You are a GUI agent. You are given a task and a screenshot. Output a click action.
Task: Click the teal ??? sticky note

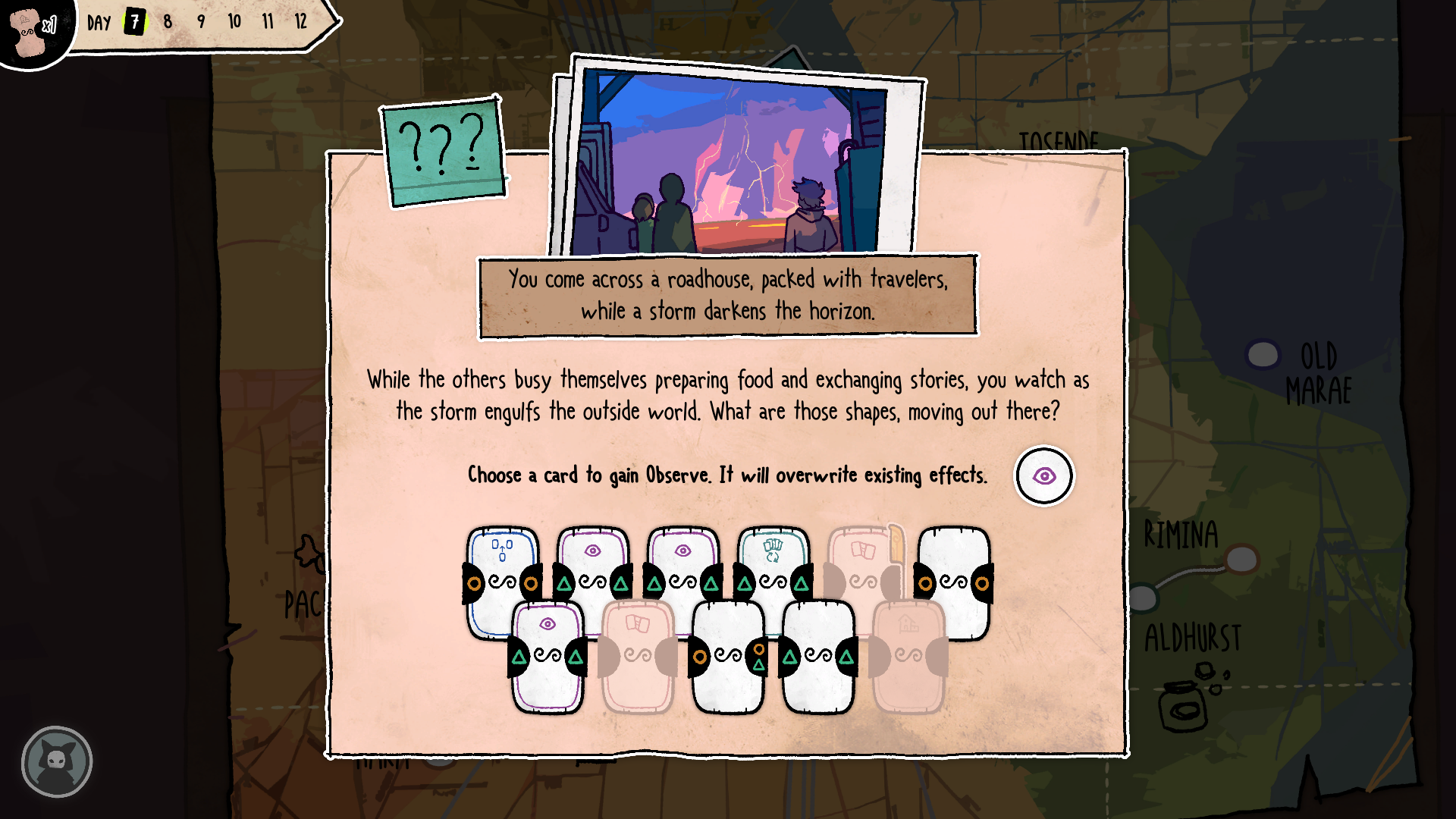pos(443,152)
